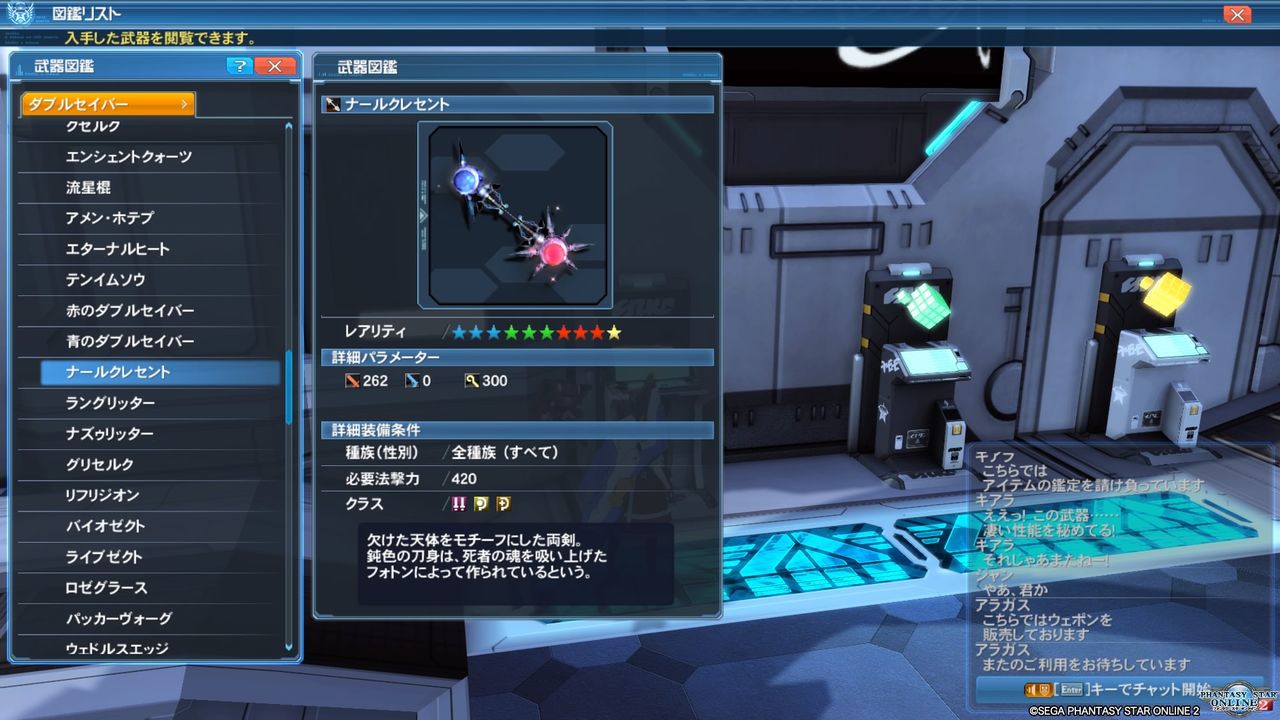Click the gold P class icon beside クラス
The width and height of the screenshot is (1280, 720).
pyautogui.click(x=480, y=503)
